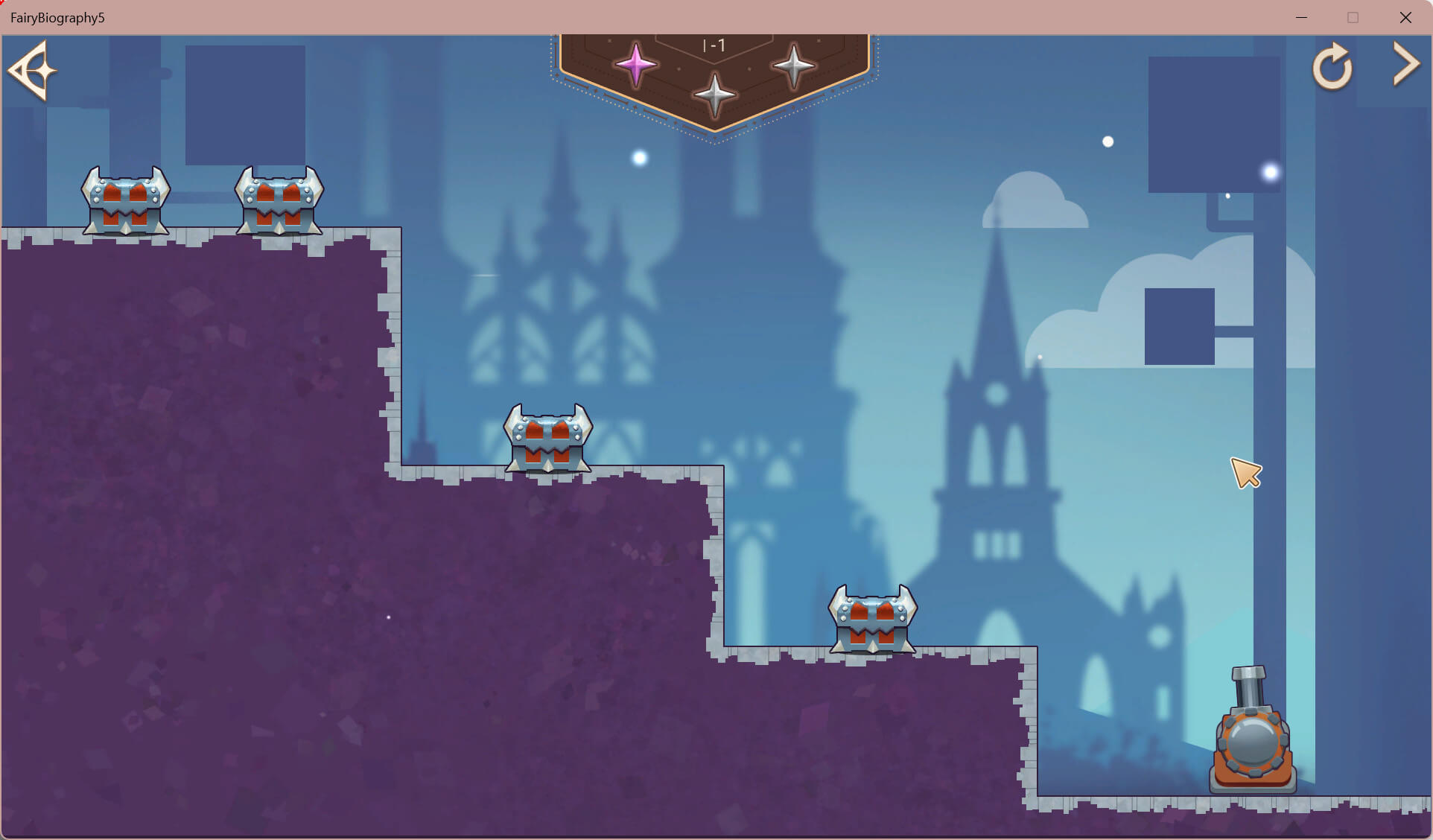Close the FairyBiography5 window

click(1405, 18)
